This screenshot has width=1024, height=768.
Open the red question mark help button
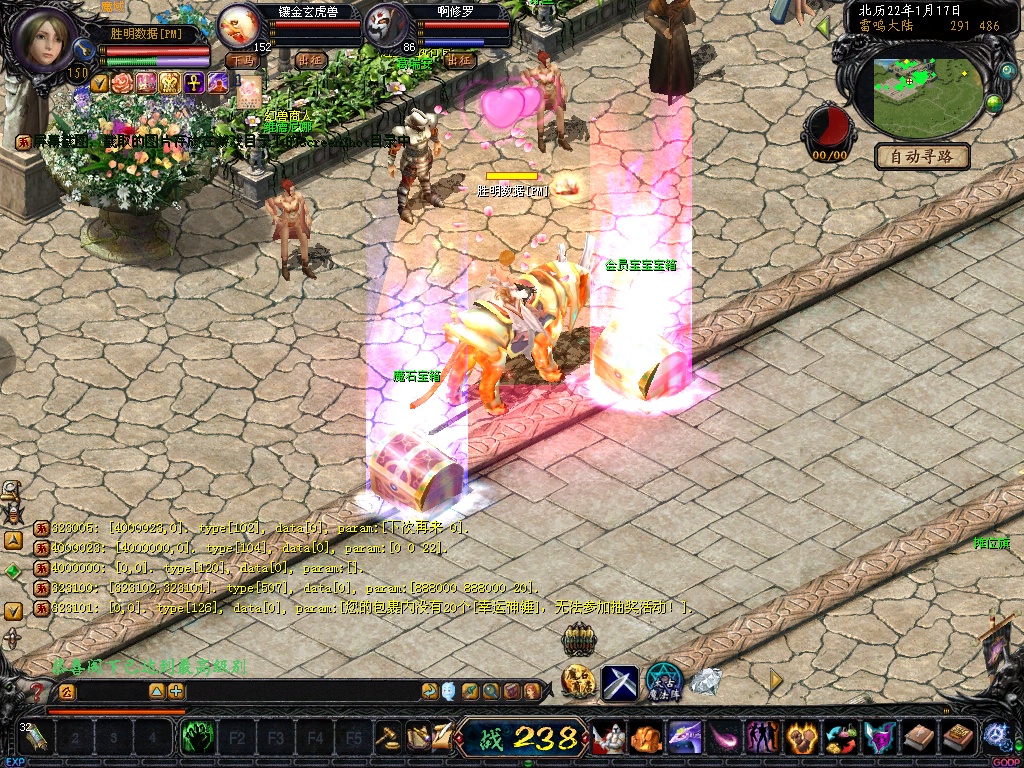(x=37, y=691)
